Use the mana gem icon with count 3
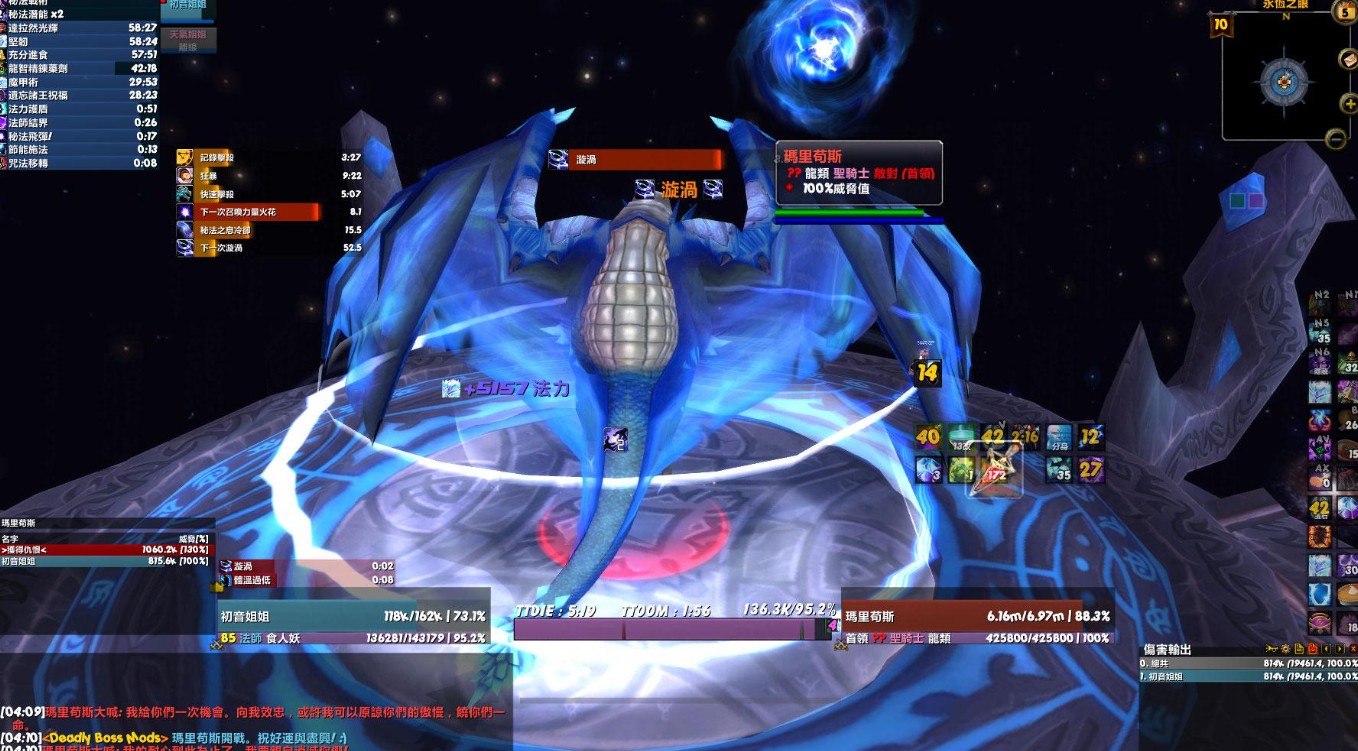1358x751 pixels. (929, 469)
